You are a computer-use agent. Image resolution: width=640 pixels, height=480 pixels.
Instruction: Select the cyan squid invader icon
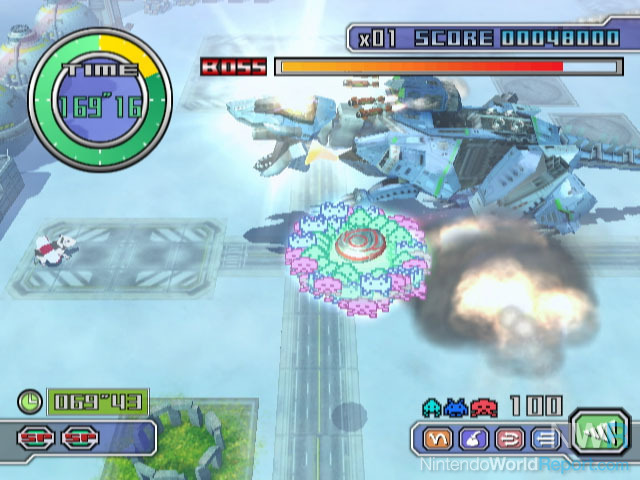coord(432,407)
